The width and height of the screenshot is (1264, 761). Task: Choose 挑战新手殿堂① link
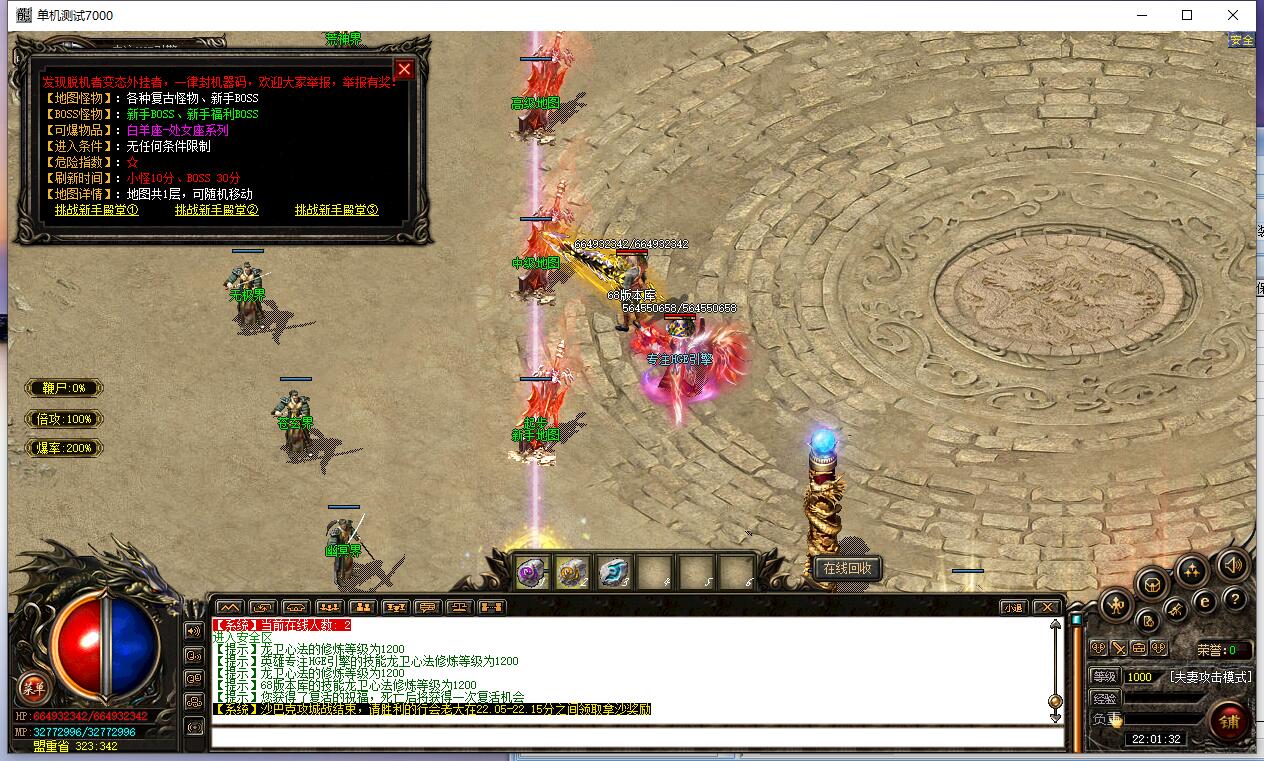[96, 210]
